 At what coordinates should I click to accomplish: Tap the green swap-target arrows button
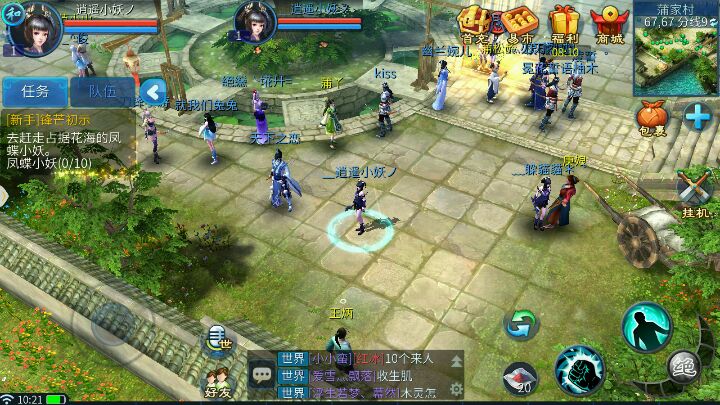[521, 324]
